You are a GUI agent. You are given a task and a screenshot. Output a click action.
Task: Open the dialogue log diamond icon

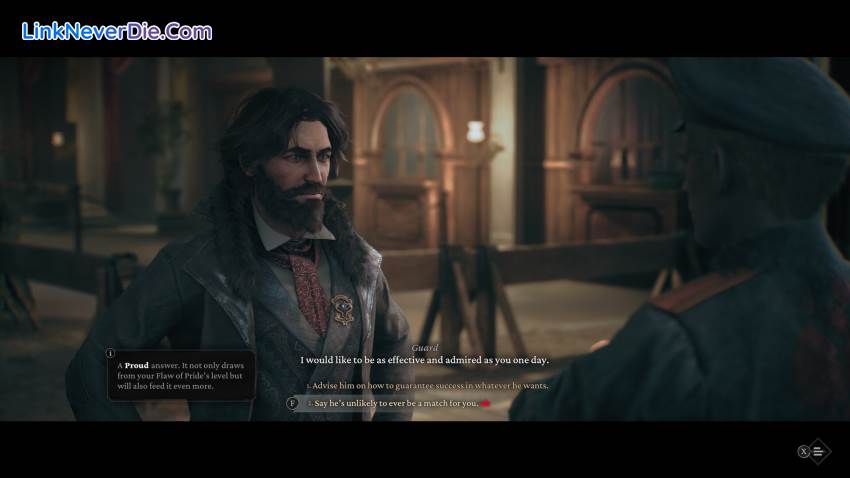818,451
